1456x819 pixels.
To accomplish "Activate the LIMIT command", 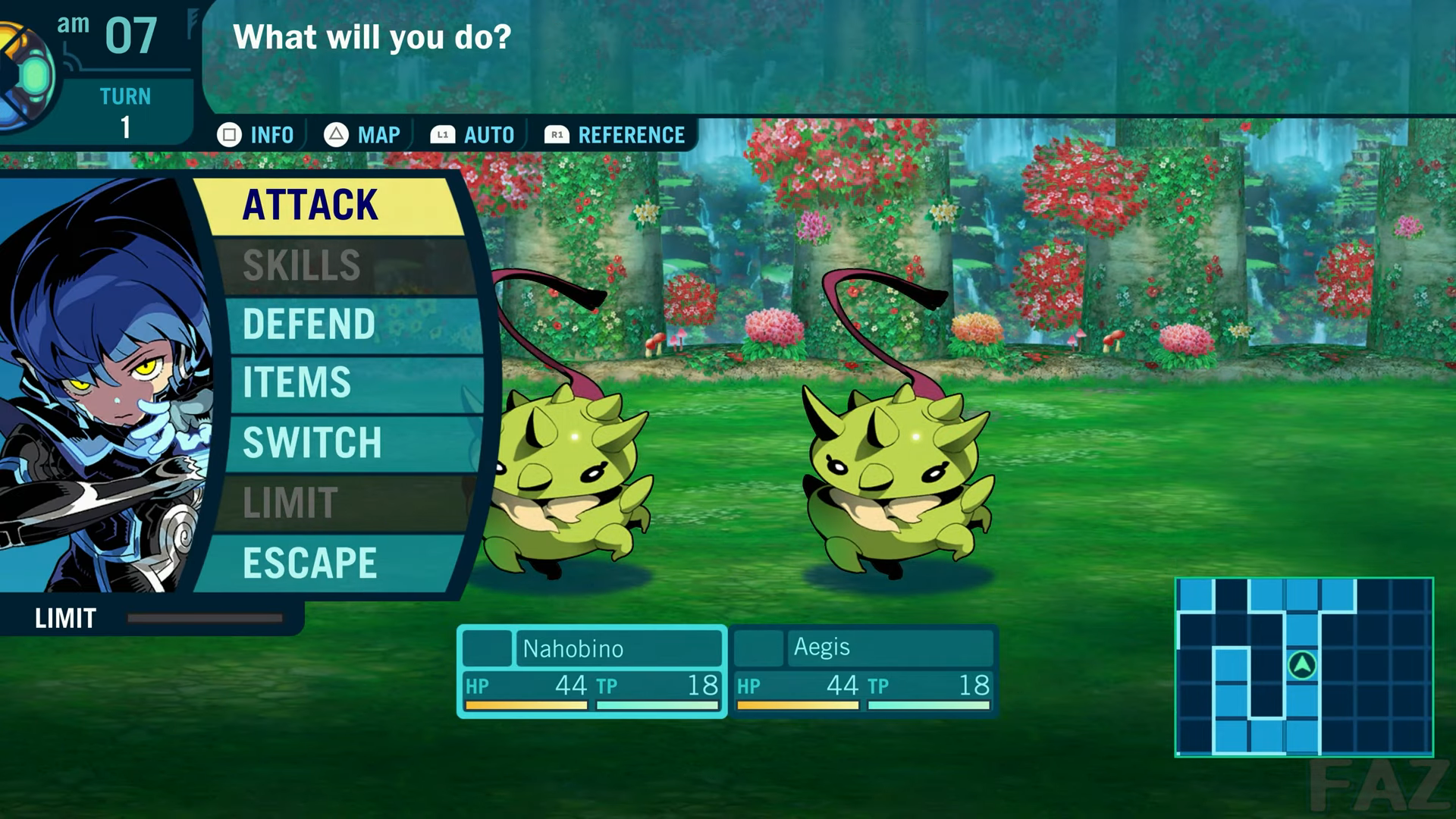I will point(290,500).
